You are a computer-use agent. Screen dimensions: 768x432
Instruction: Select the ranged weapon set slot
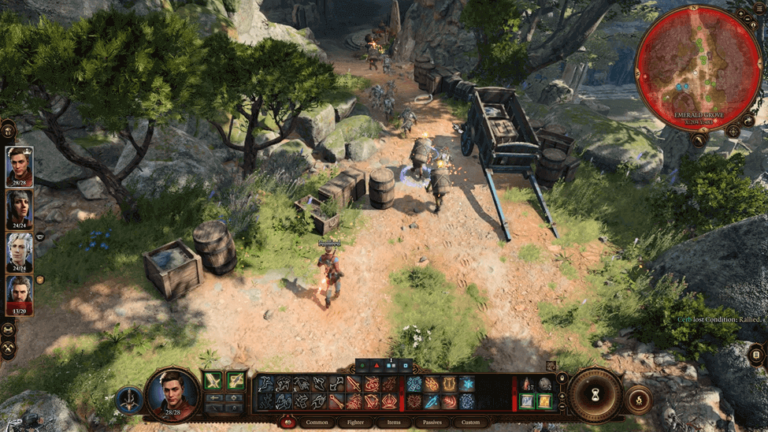(236, 381)
